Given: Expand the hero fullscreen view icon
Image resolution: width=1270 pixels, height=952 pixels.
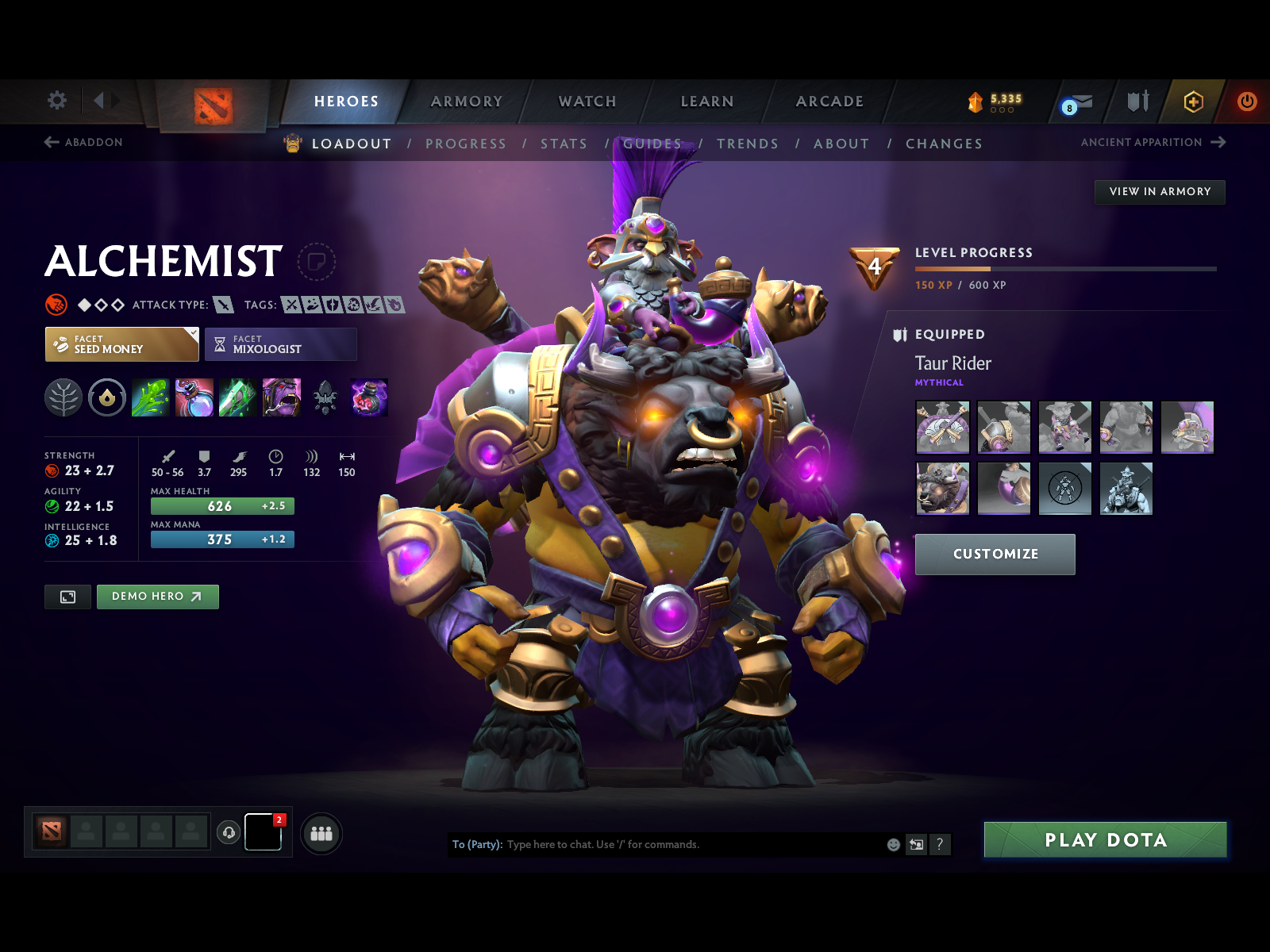Looking at the screenshot, I should 67,597.
